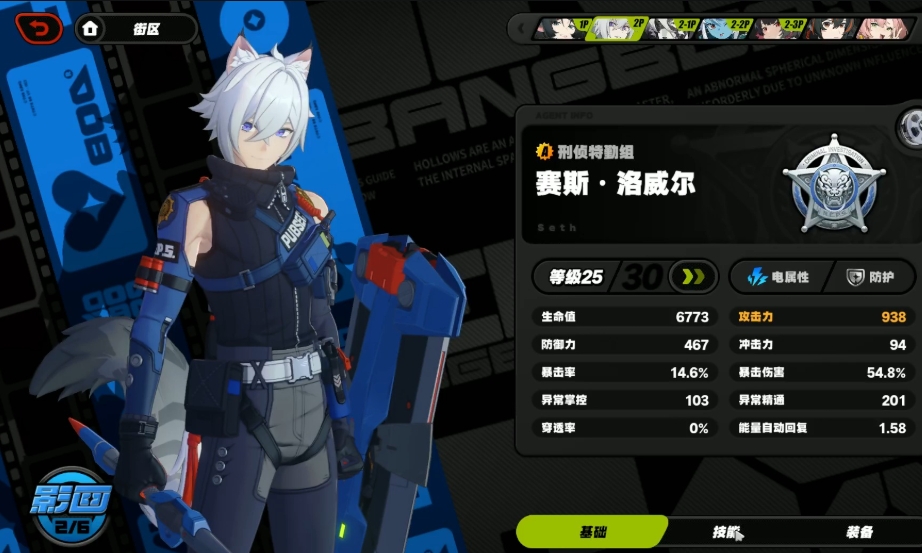Switch to the 装备 equipment tab

coord(859,533)
